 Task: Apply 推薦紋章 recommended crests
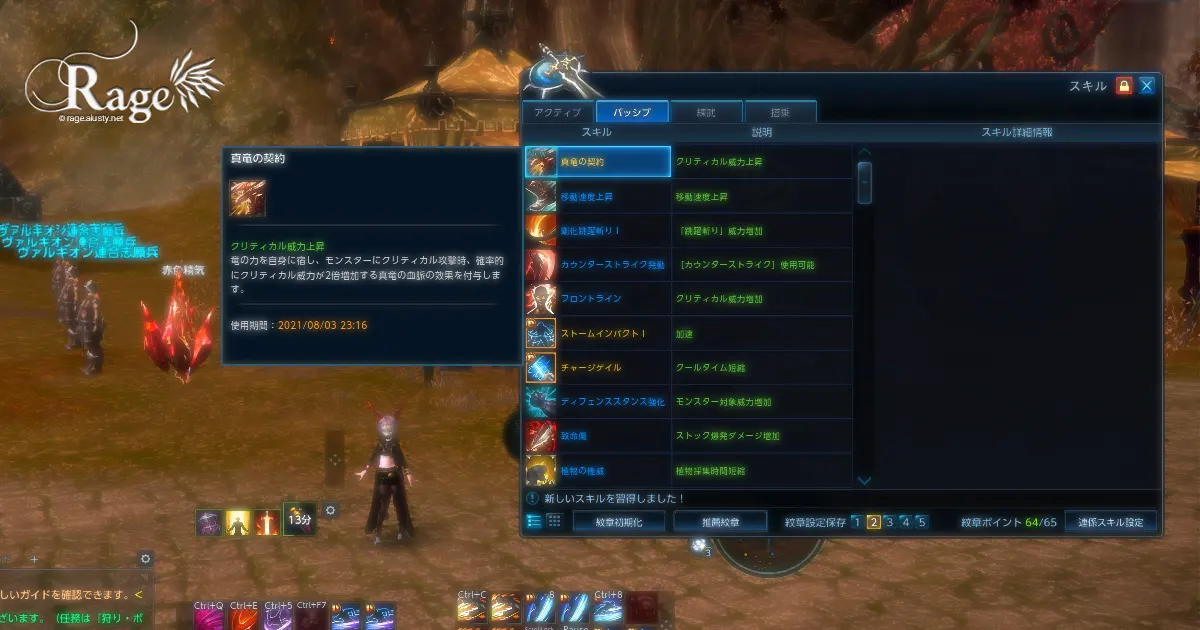(x=720, y=522)
